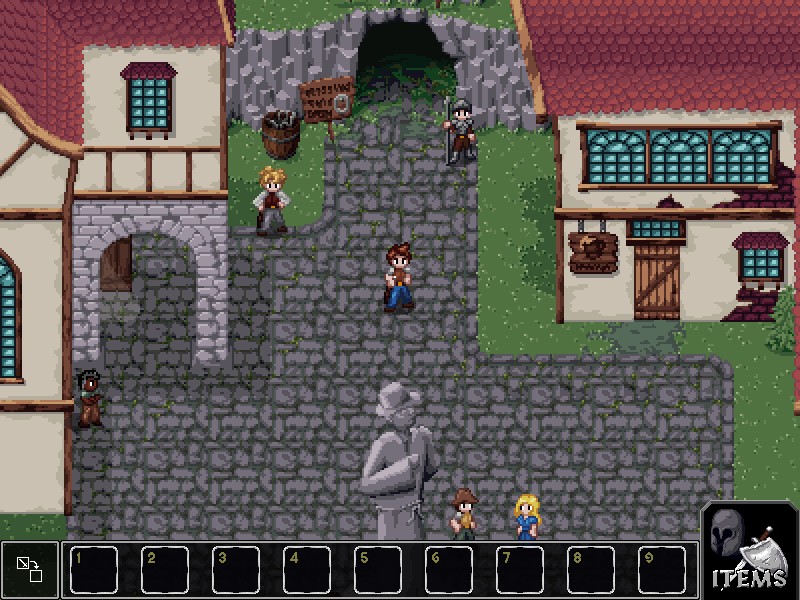800x600 pixels.
Task: Select hotbar slot 9
Action: click(x=663, y=569)
